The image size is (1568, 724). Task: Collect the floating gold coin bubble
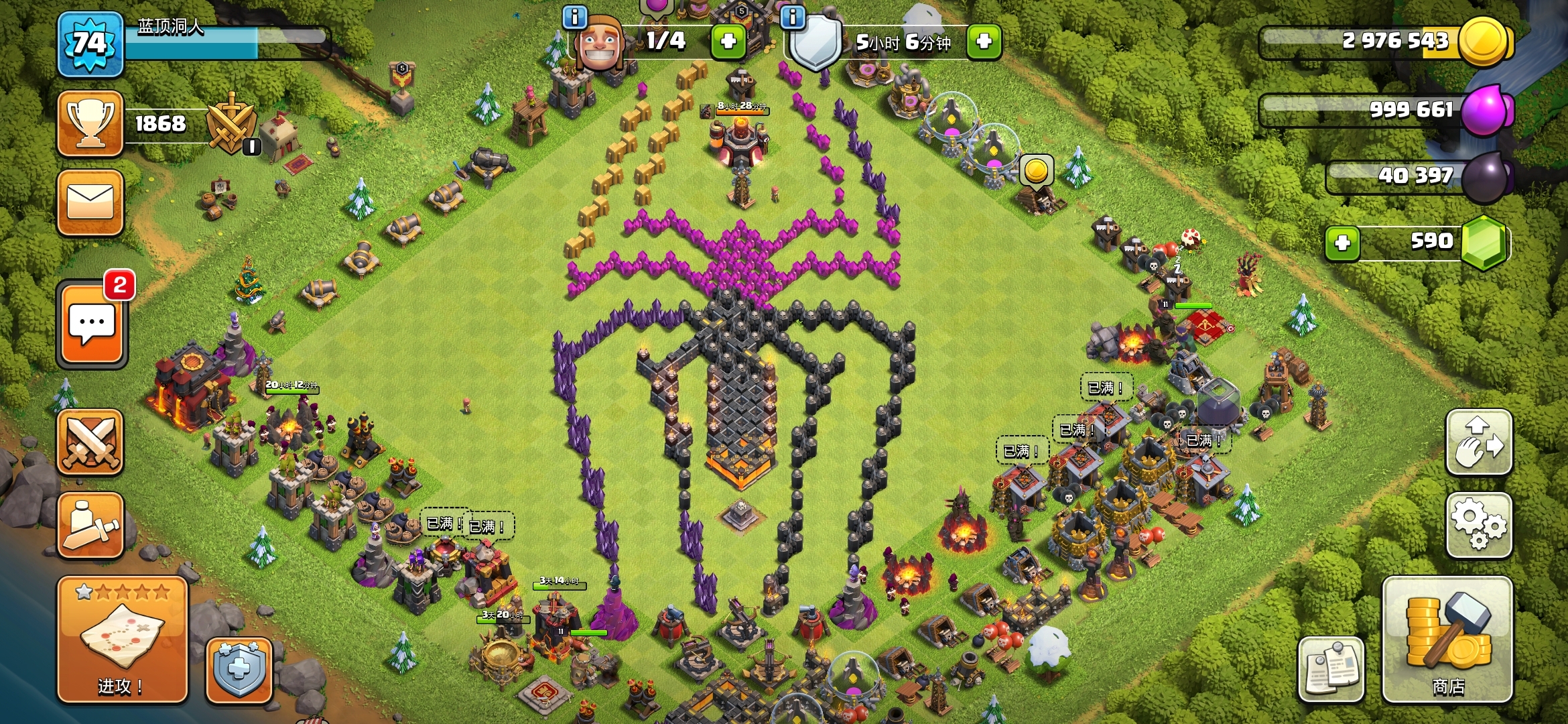(x=1036, y=170)
